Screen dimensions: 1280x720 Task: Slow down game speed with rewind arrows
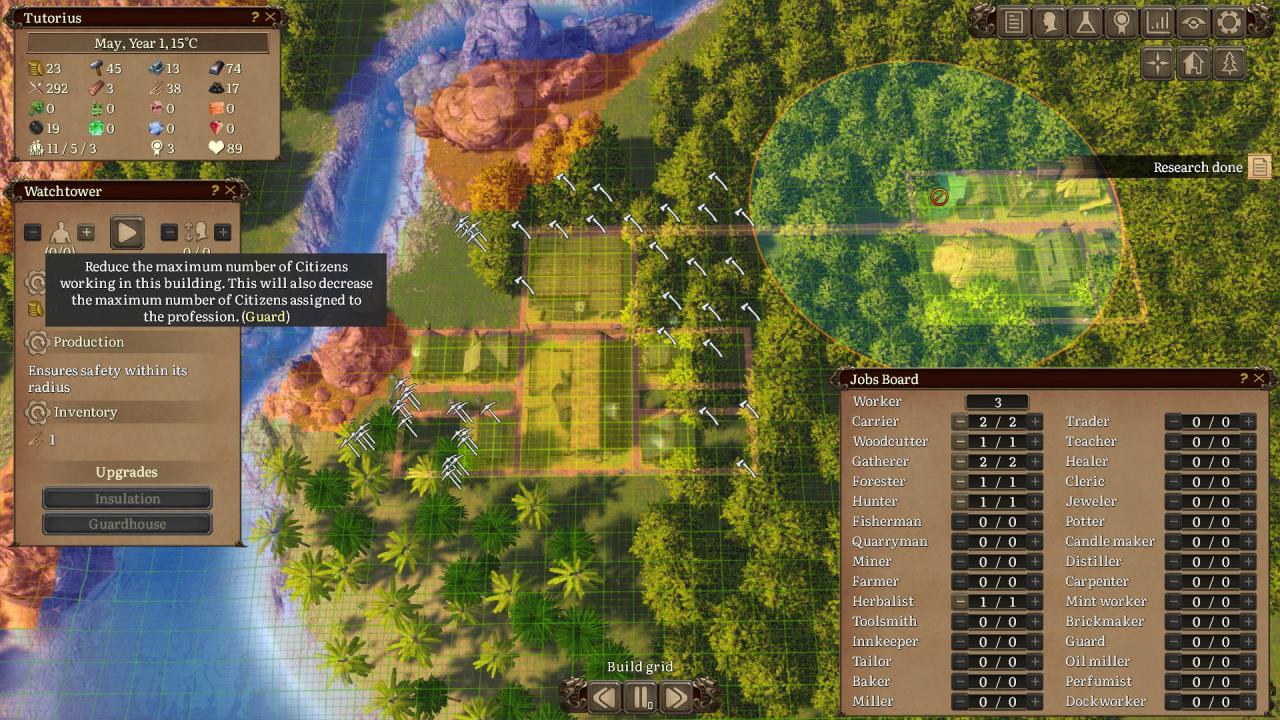coord(604,697)
